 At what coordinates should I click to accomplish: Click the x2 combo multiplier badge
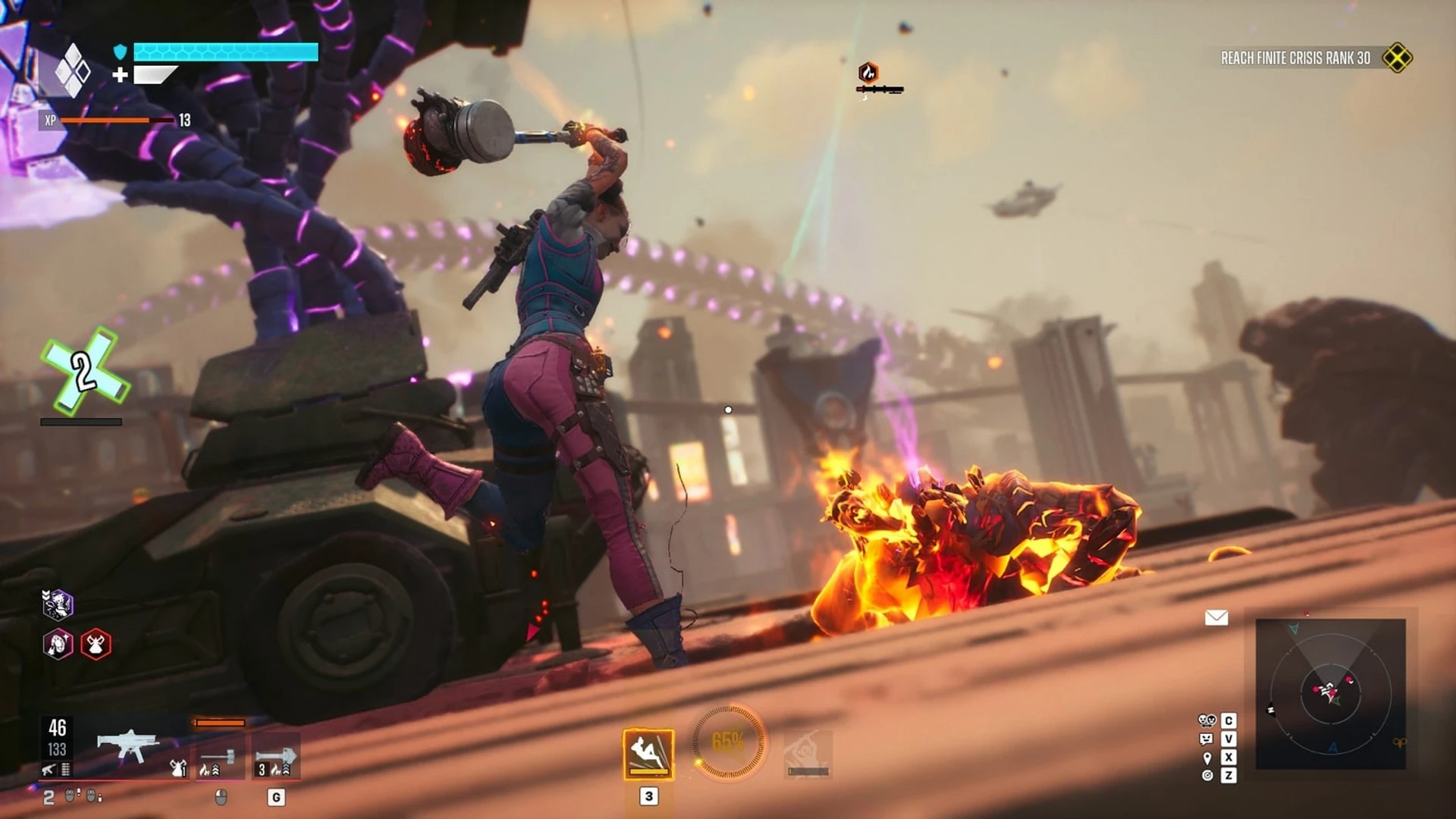(x=83, y=372)
